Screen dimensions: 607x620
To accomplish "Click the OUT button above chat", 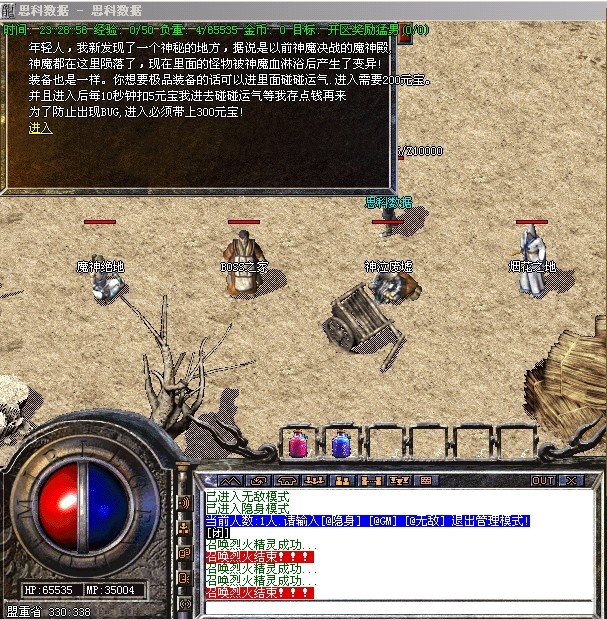I will point(543,481).
